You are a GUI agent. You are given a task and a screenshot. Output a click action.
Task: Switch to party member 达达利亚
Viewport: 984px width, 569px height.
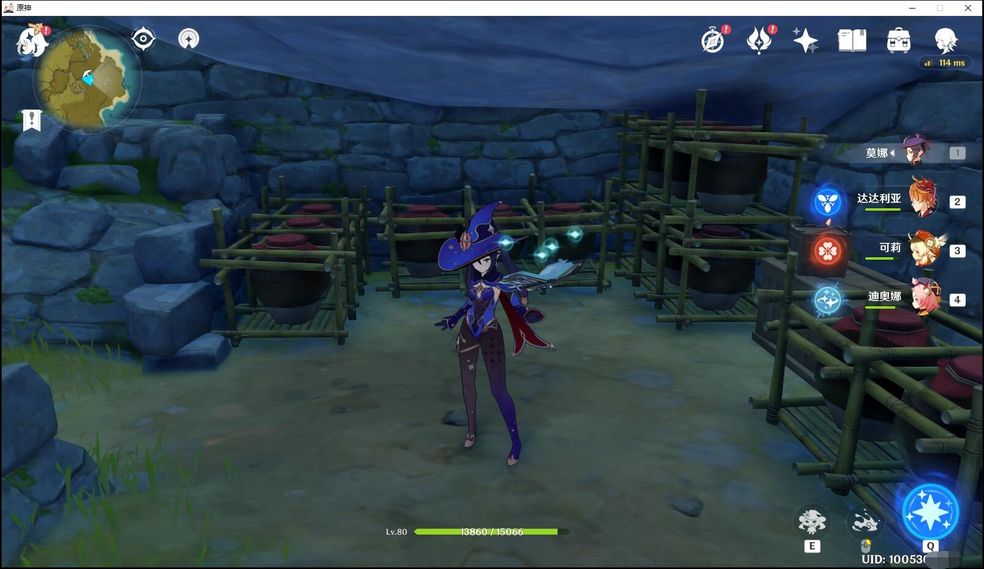[x=924, y=200]
